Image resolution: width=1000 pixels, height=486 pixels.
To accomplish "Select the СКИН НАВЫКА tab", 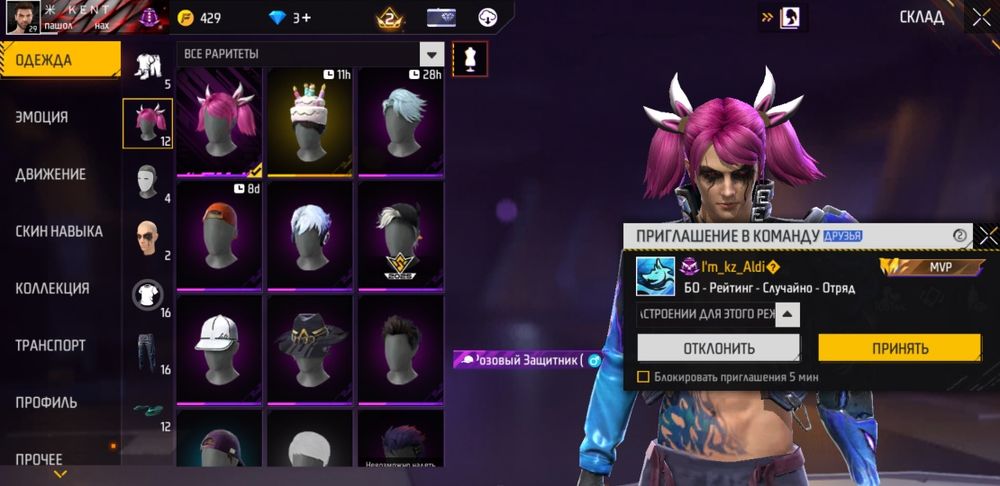I will tap(58, 231).
